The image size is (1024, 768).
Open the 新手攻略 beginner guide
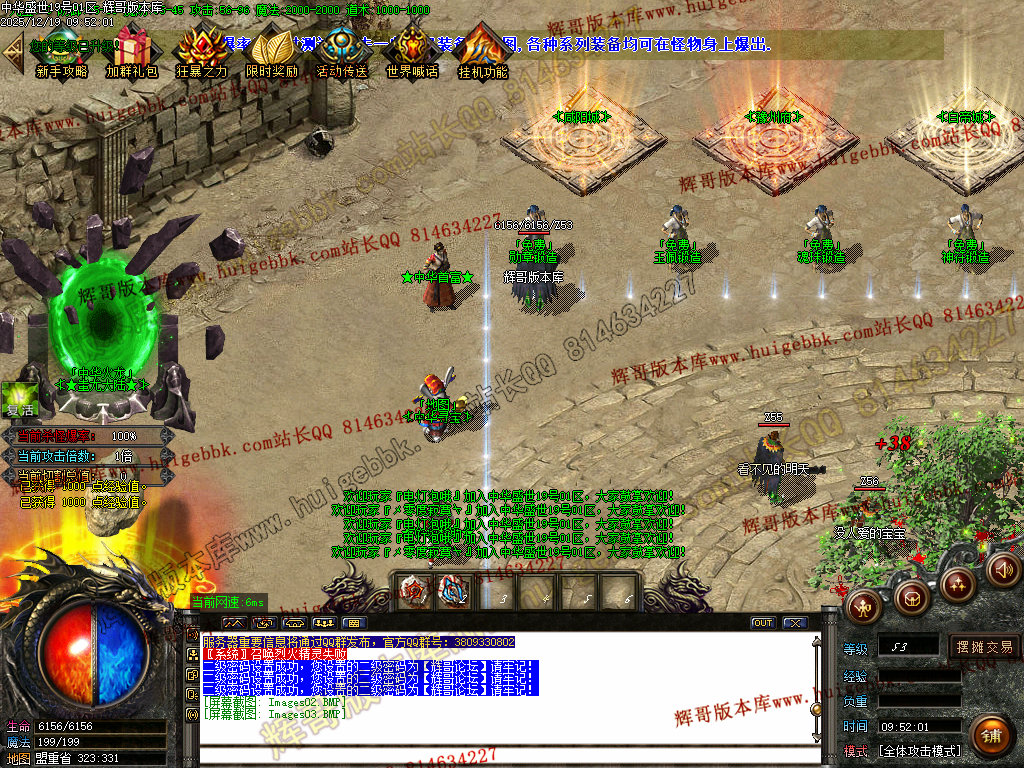61,53
